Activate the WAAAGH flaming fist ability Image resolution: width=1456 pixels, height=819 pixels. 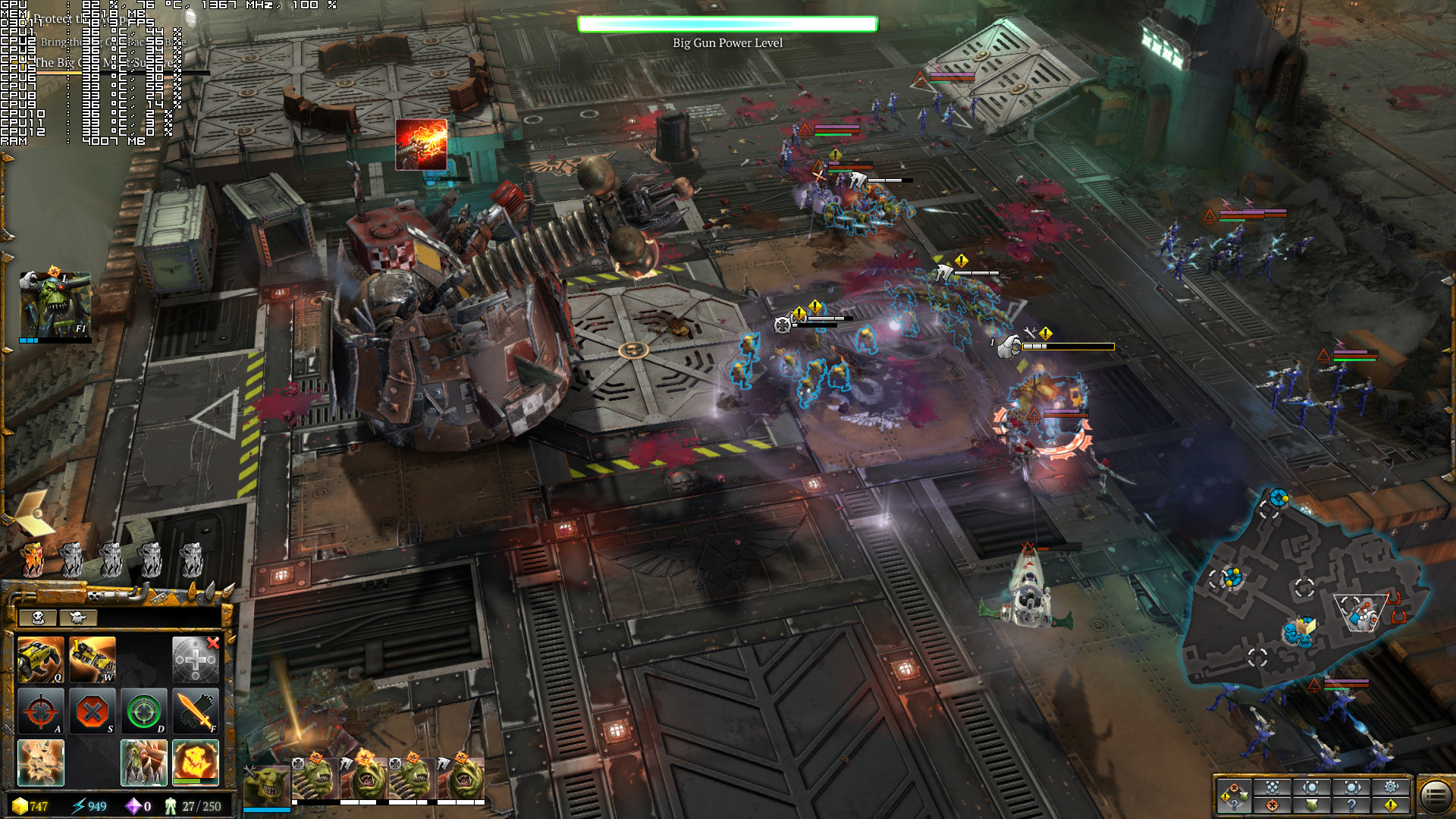[x=195, y=762]
